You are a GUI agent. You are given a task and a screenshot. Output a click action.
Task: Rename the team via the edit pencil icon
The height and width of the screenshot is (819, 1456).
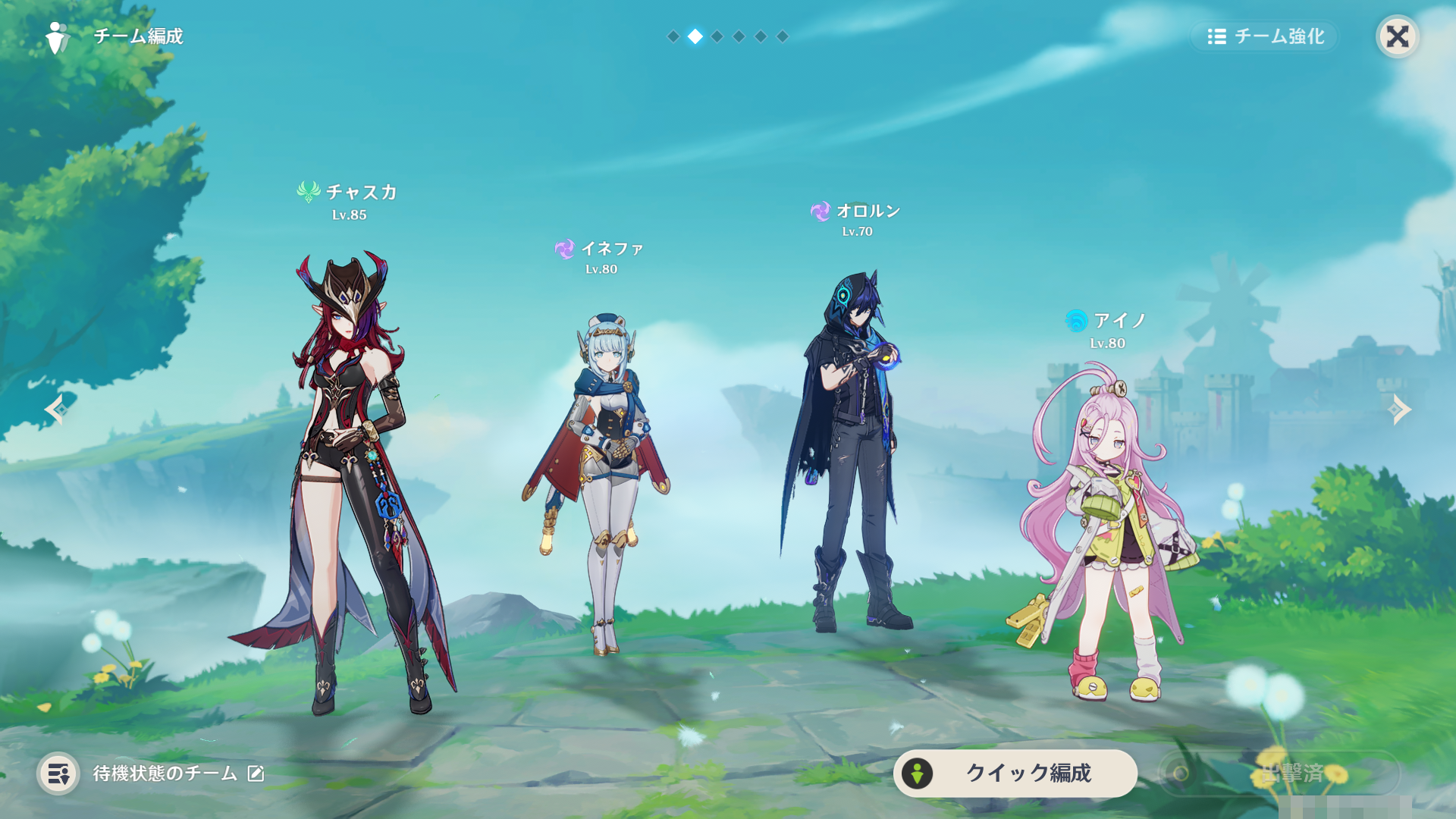[x=256, y=773]
